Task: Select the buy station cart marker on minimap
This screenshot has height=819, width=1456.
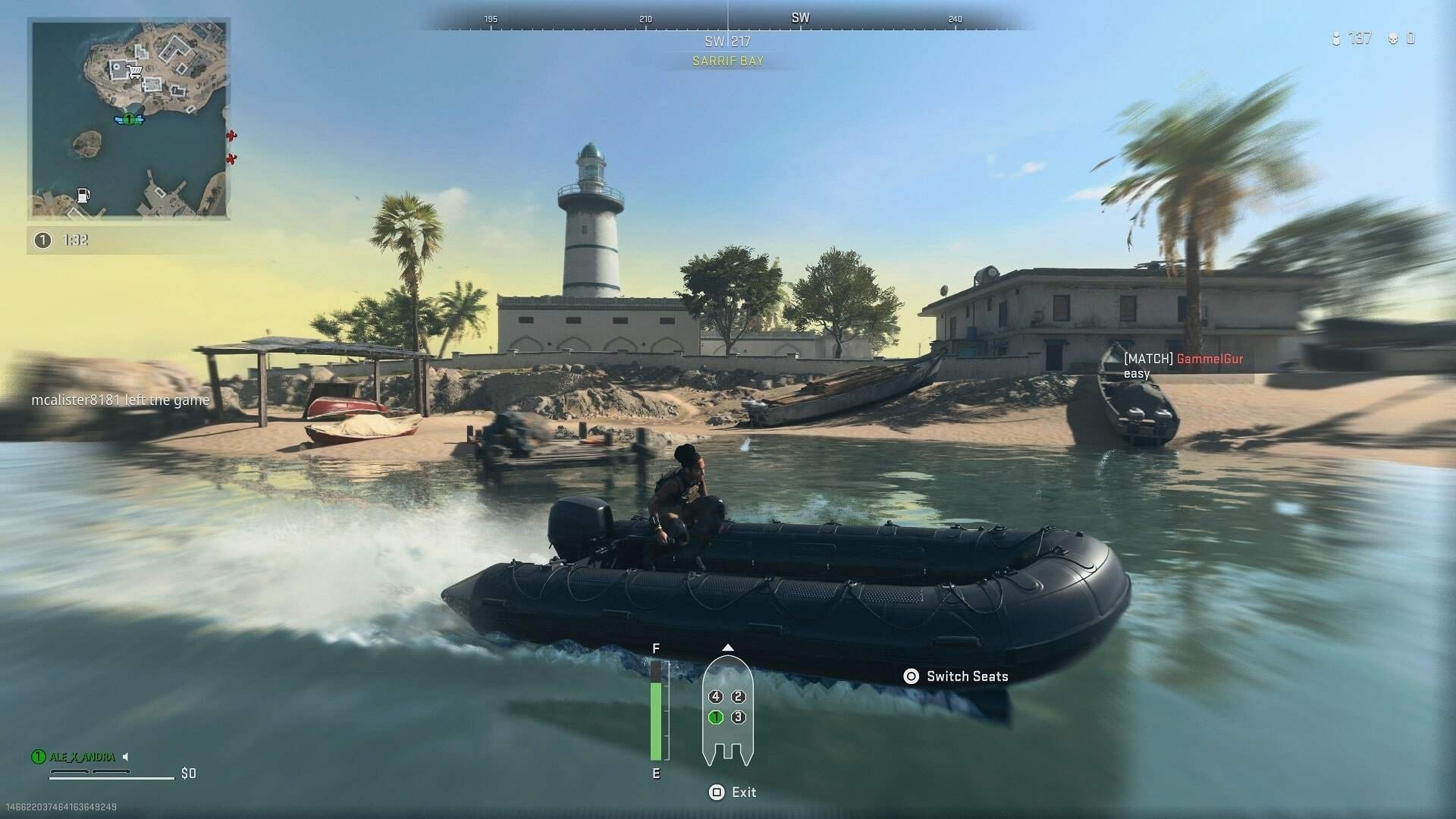Action: pyautogui.click(x=136, y=73)
